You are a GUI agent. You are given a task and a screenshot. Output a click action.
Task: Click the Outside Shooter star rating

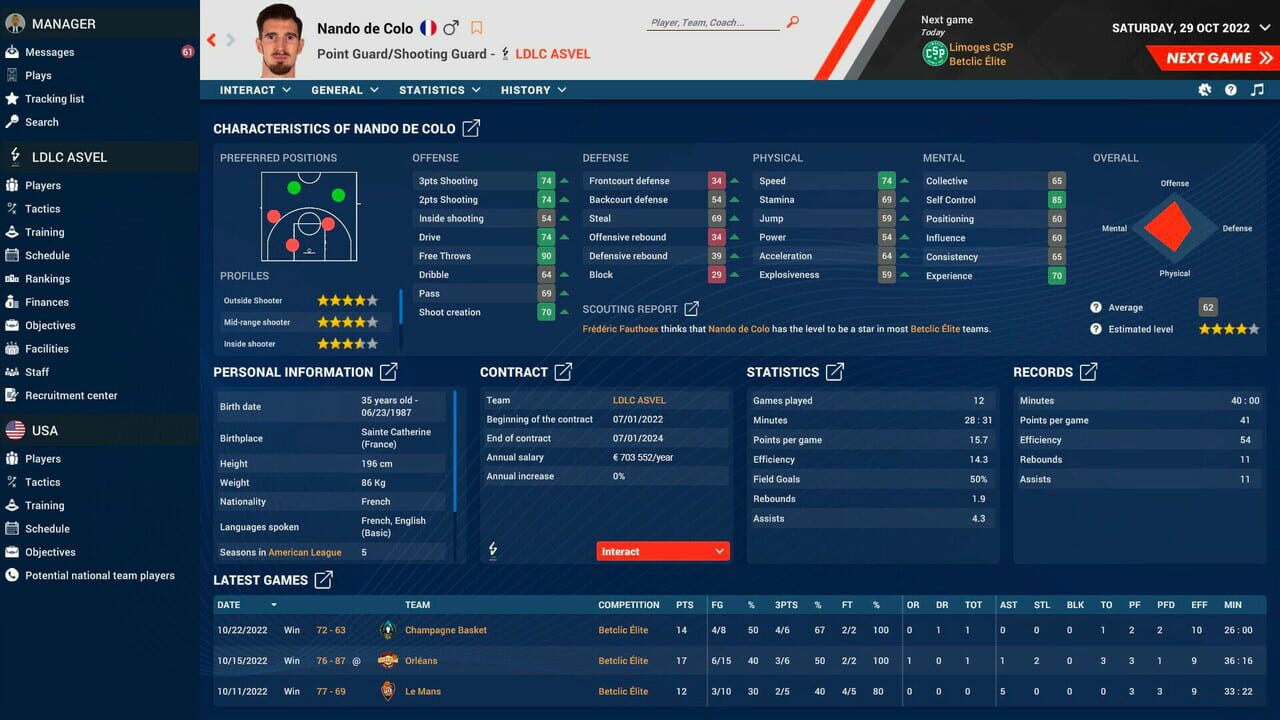(x=347, y=302)
